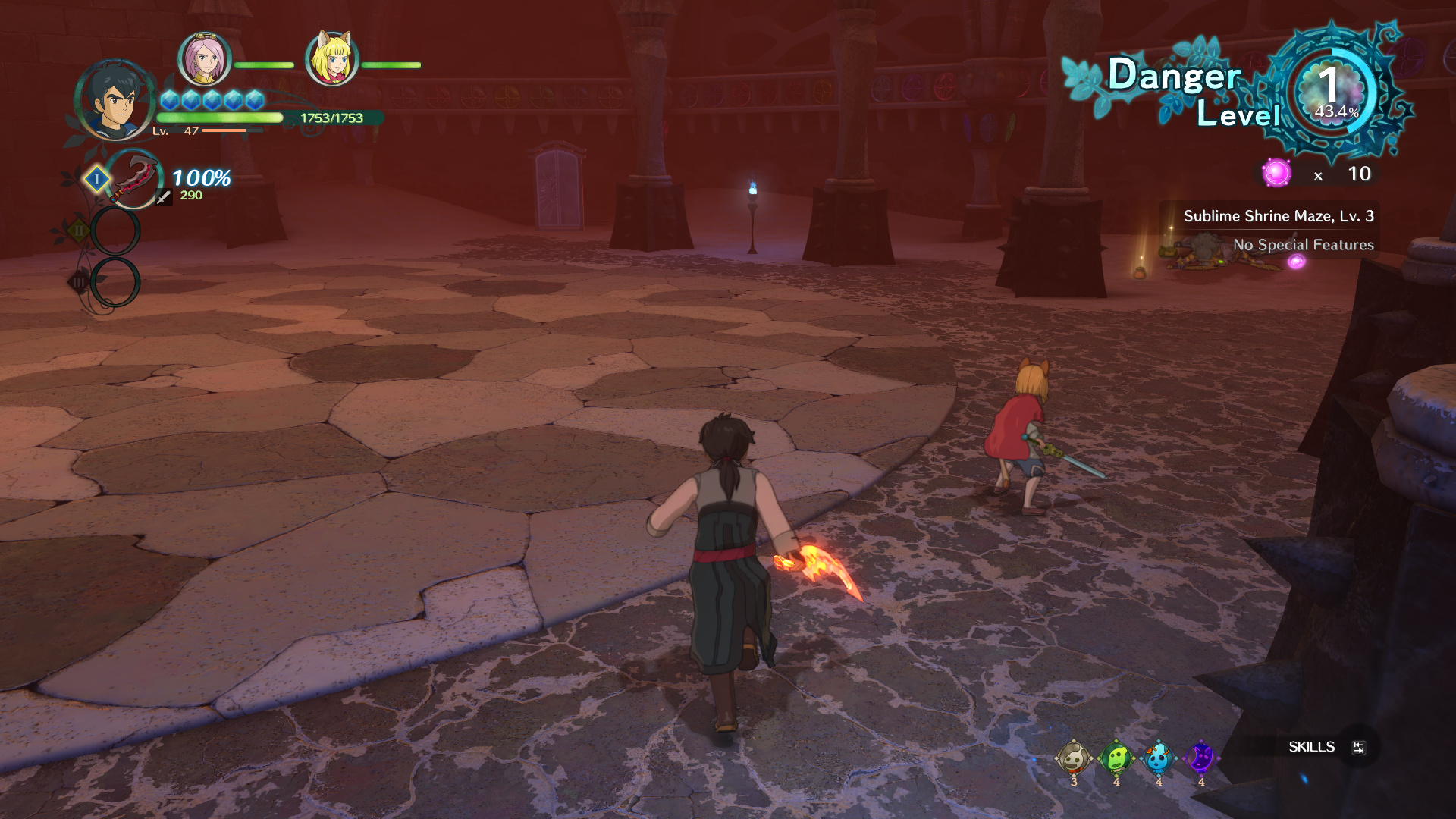Switch to empty weapon slot III
This screenshot has width=1456, height=819.
pyautogui.click(x=115, y=282)
